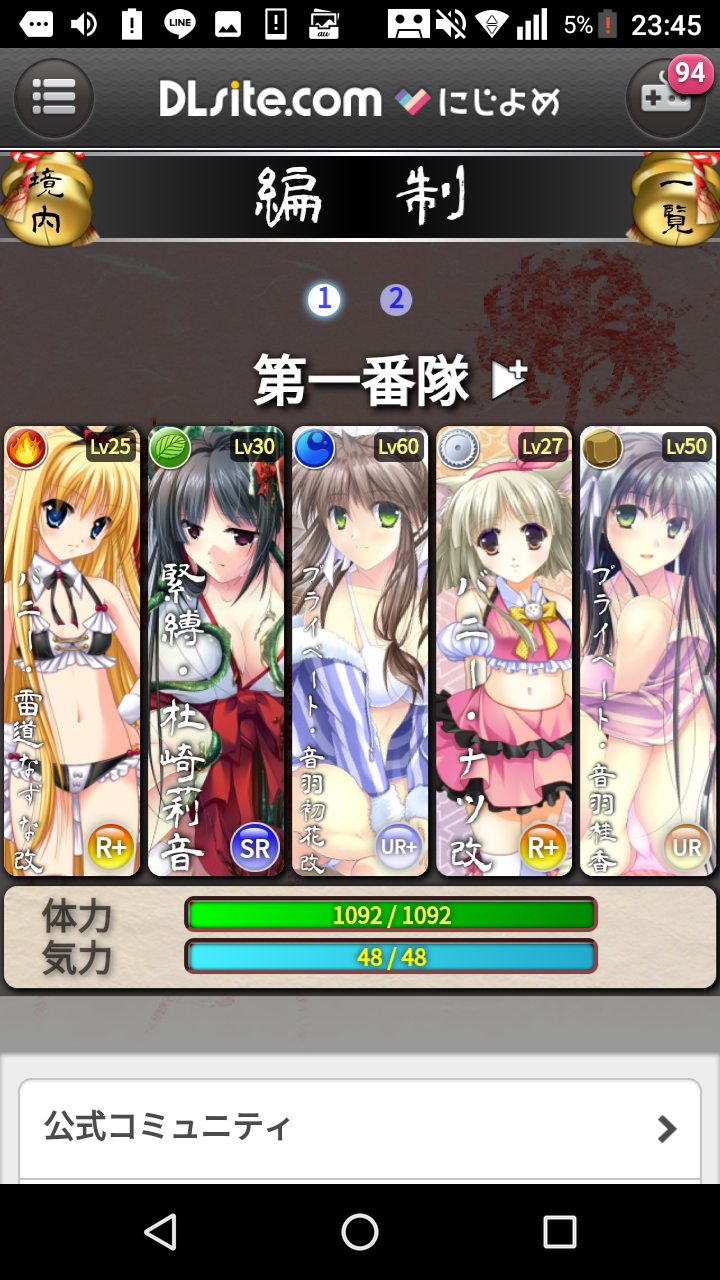The height and width of the screenshot is (1280, 720).
Task: Pick the Lv60 water UR+ card
Action: click(x=360, y=651)
